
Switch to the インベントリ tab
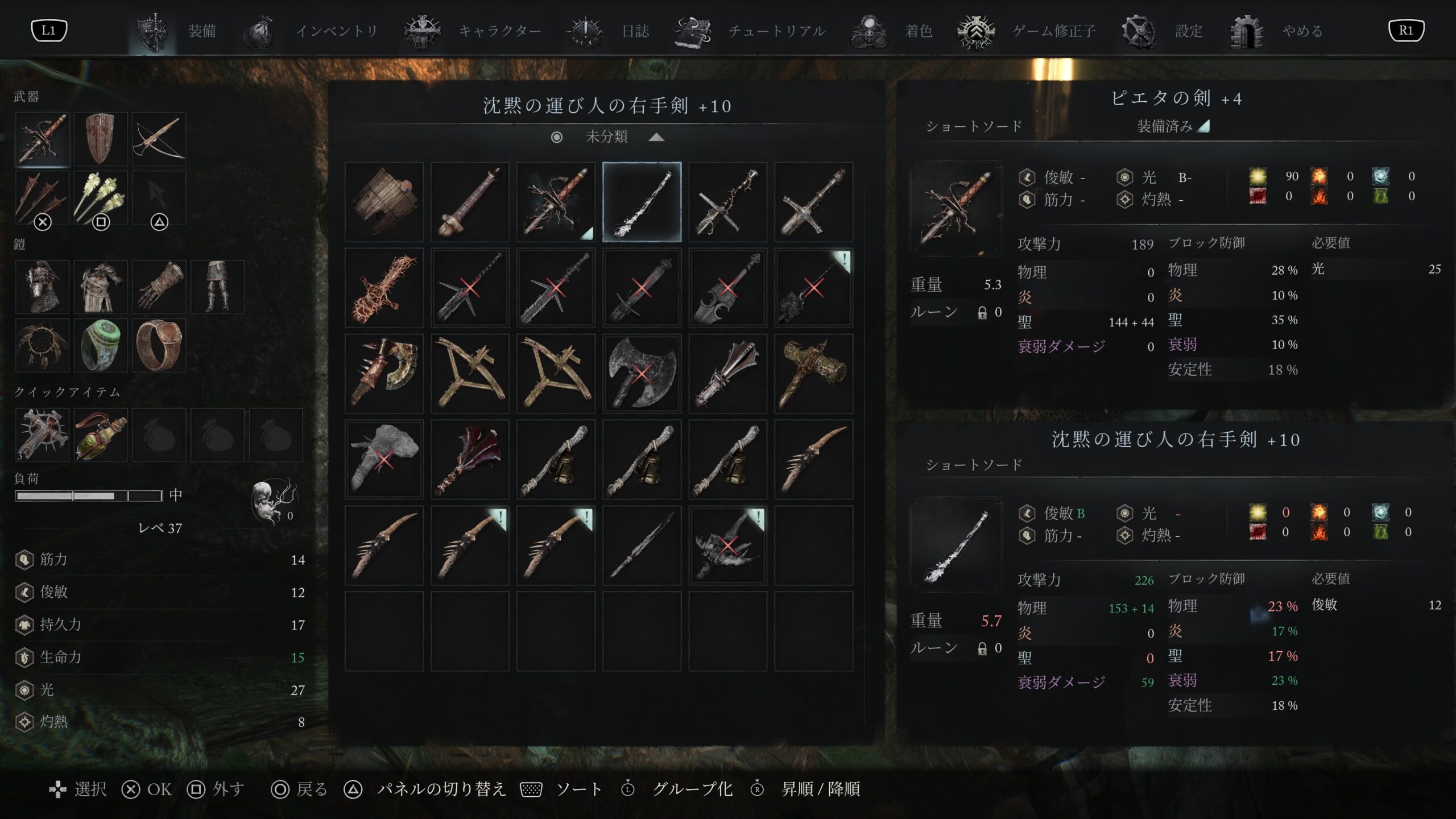click(x=336, y=31)
